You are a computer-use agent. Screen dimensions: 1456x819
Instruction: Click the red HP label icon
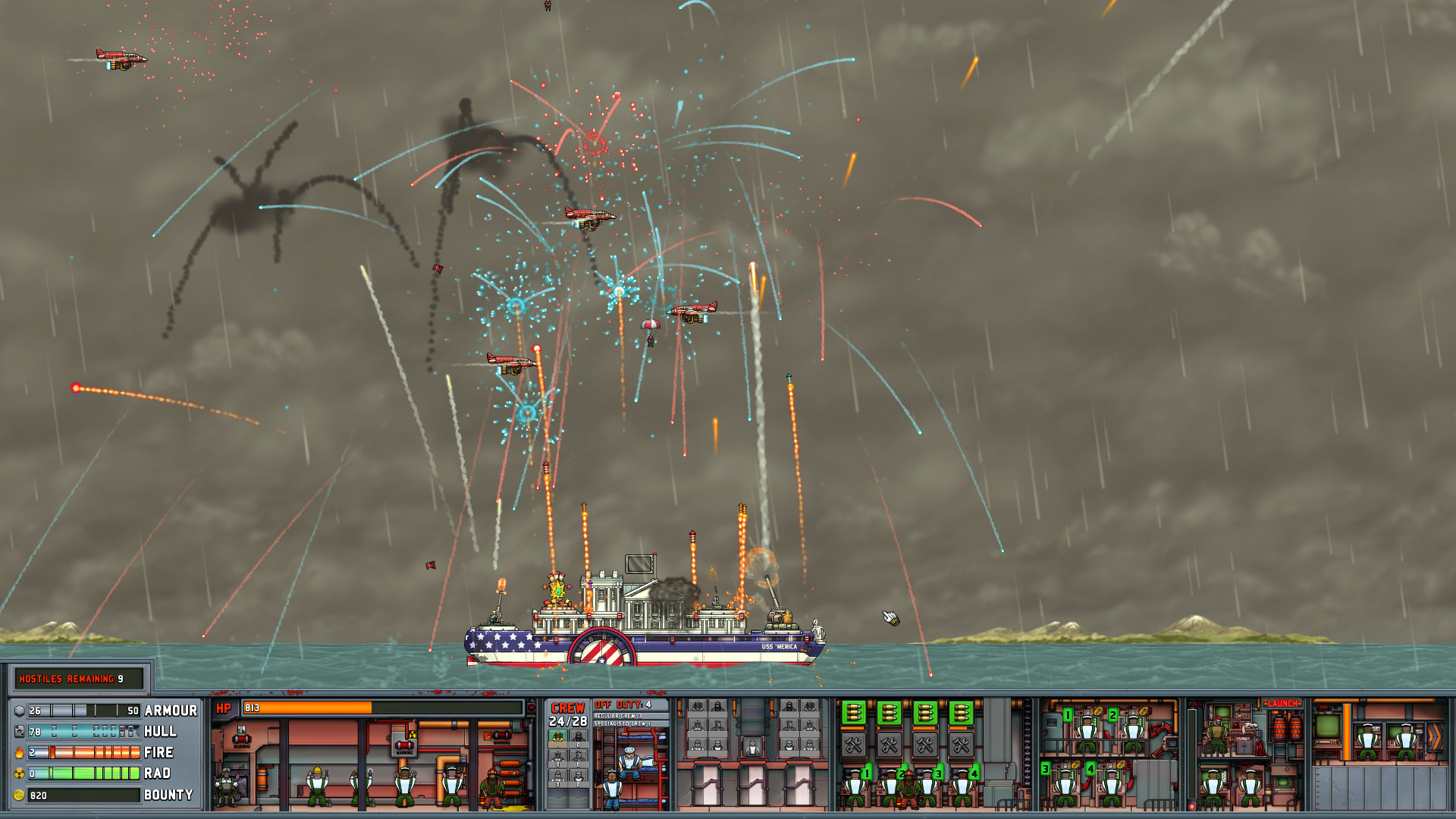[224, 708]
